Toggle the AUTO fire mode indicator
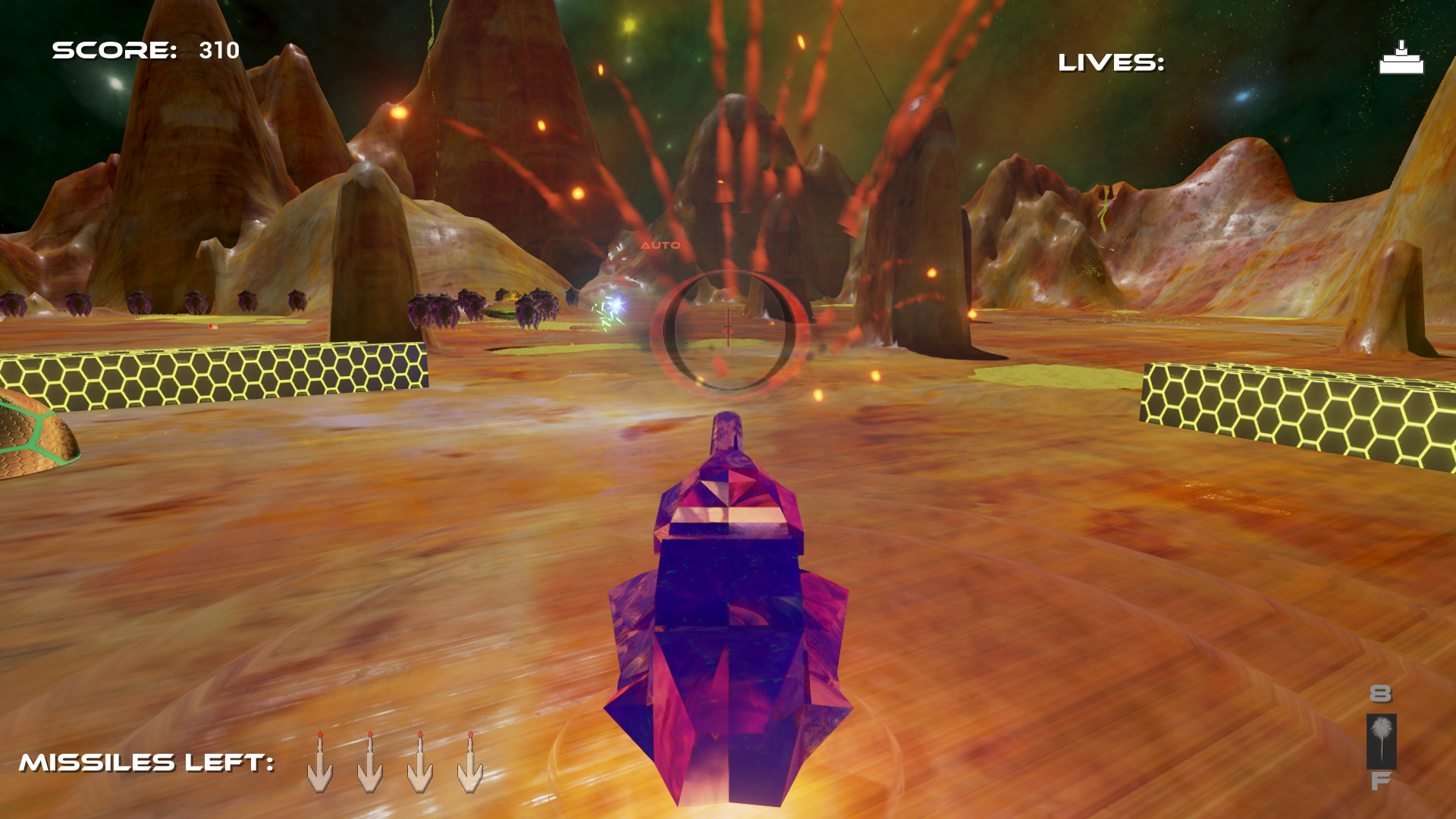Screen dimensions: 1456x819 (x=659, y=246)
